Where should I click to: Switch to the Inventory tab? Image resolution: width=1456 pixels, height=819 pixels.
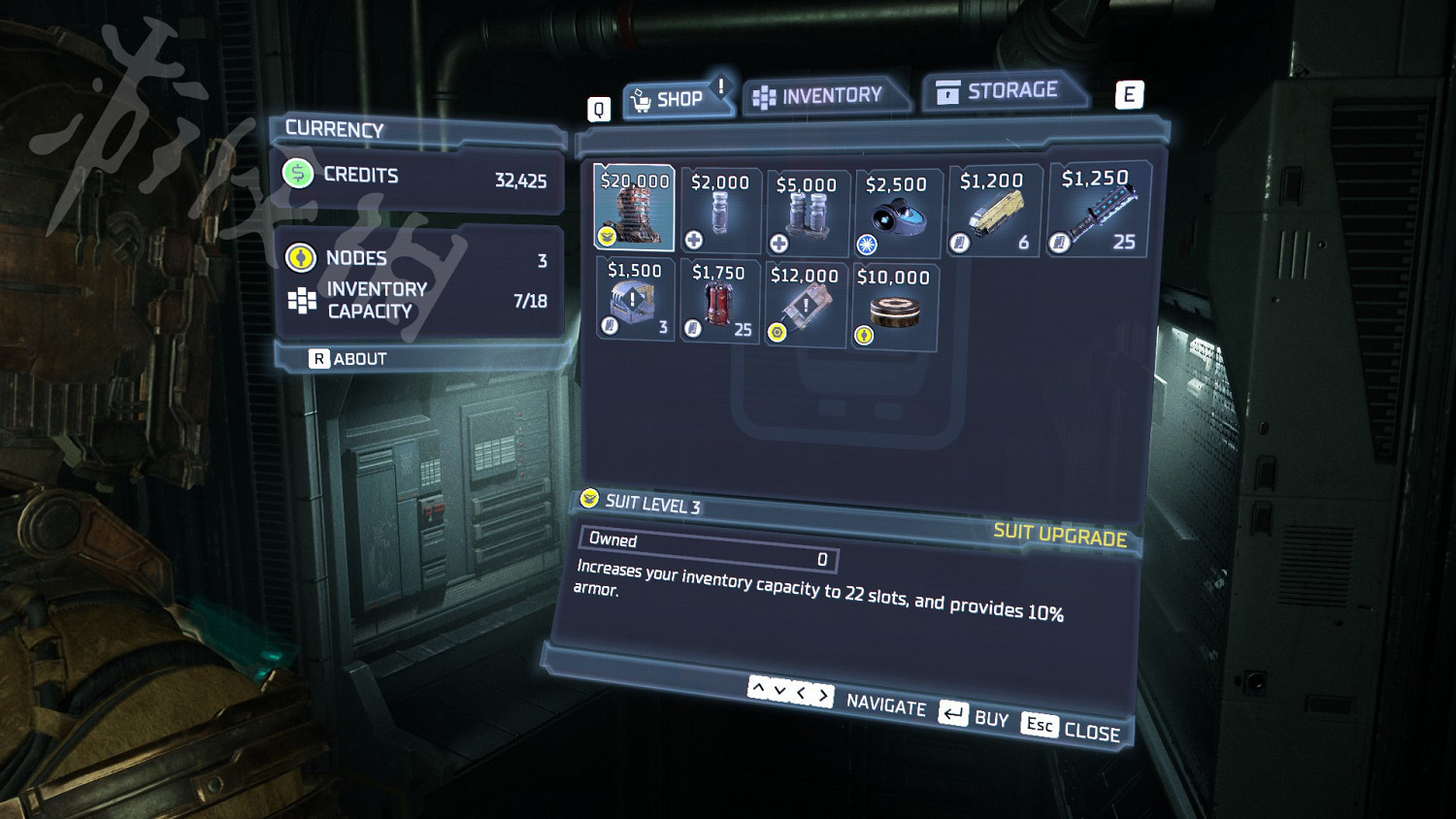(x=822, y=96)
